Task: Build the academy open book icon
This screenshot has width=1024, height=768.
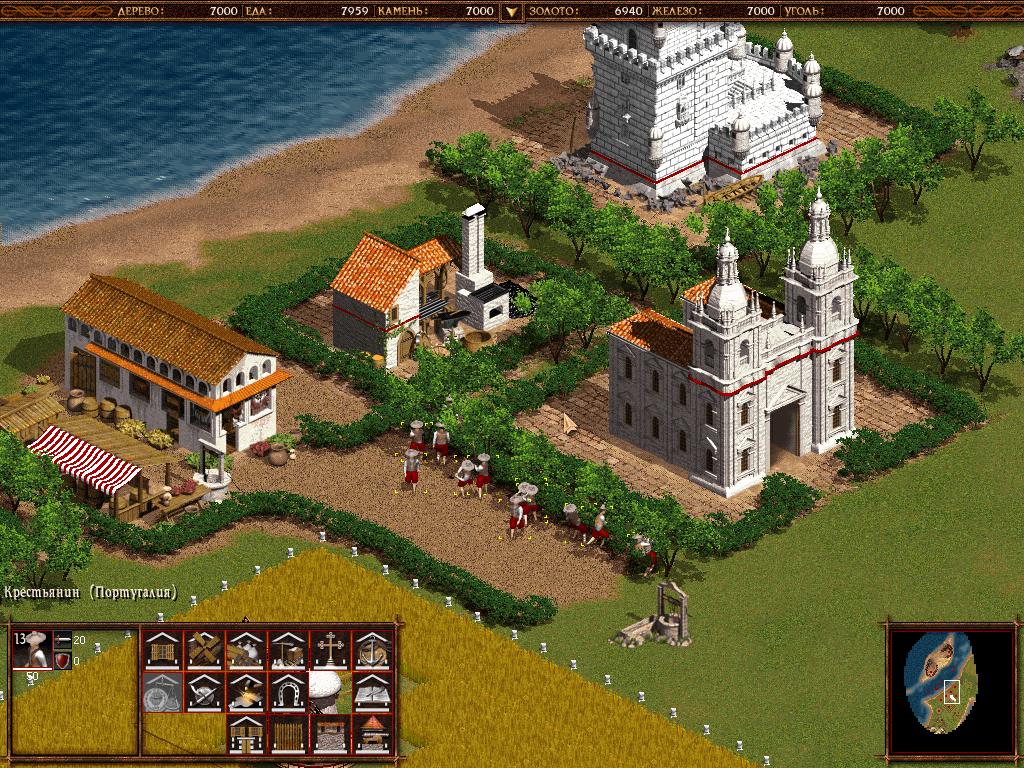Action: (372, 691)
